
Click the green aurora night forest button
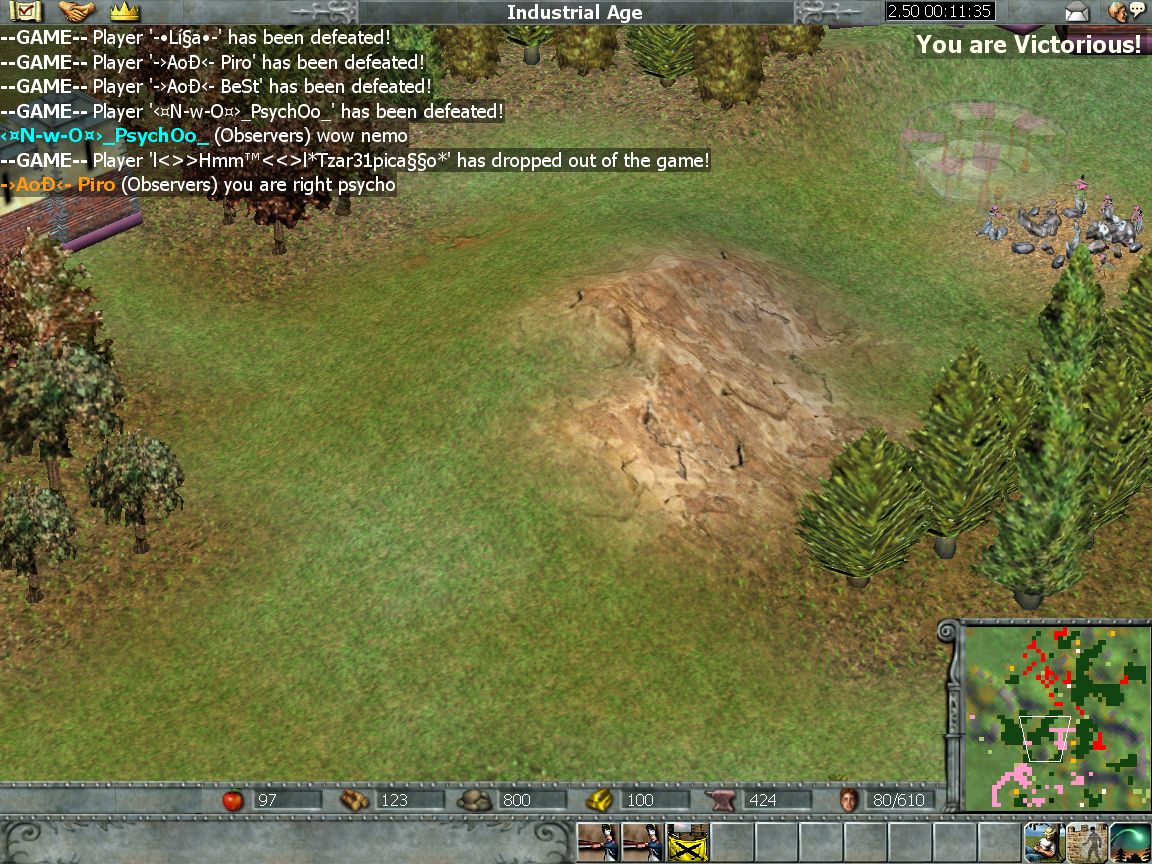(x=1130, y=843)
